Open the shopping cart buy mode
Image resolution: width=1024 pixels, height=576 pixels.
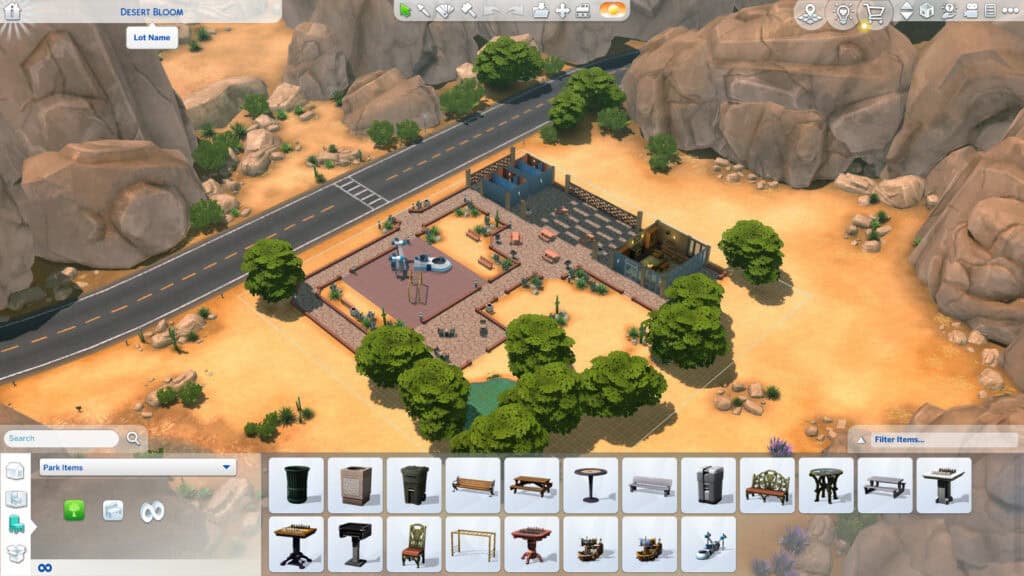pos(875,14)
